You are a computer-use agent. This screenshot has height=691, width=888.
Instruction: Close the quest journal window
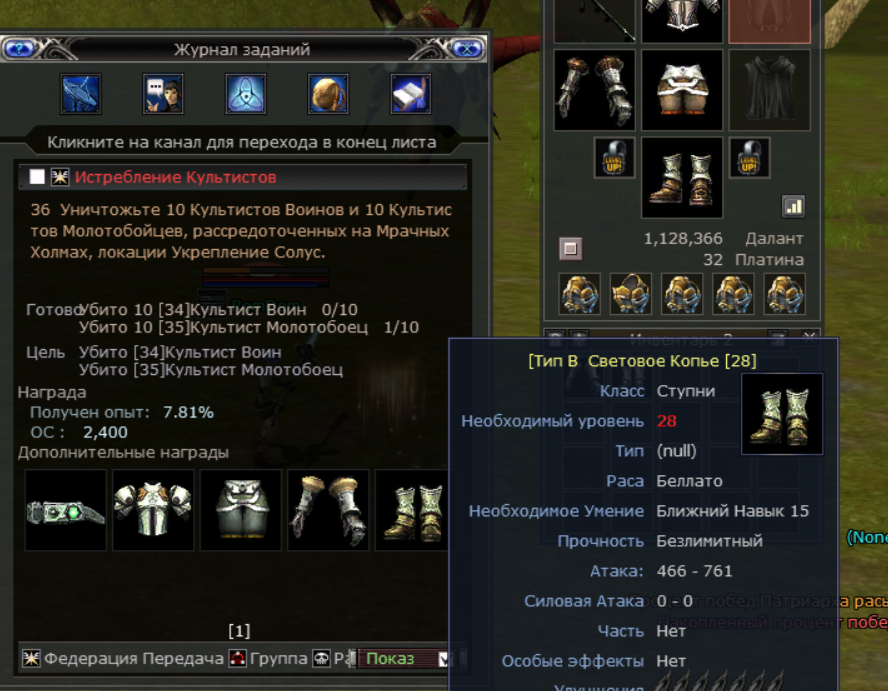click(x=466, y=48)
